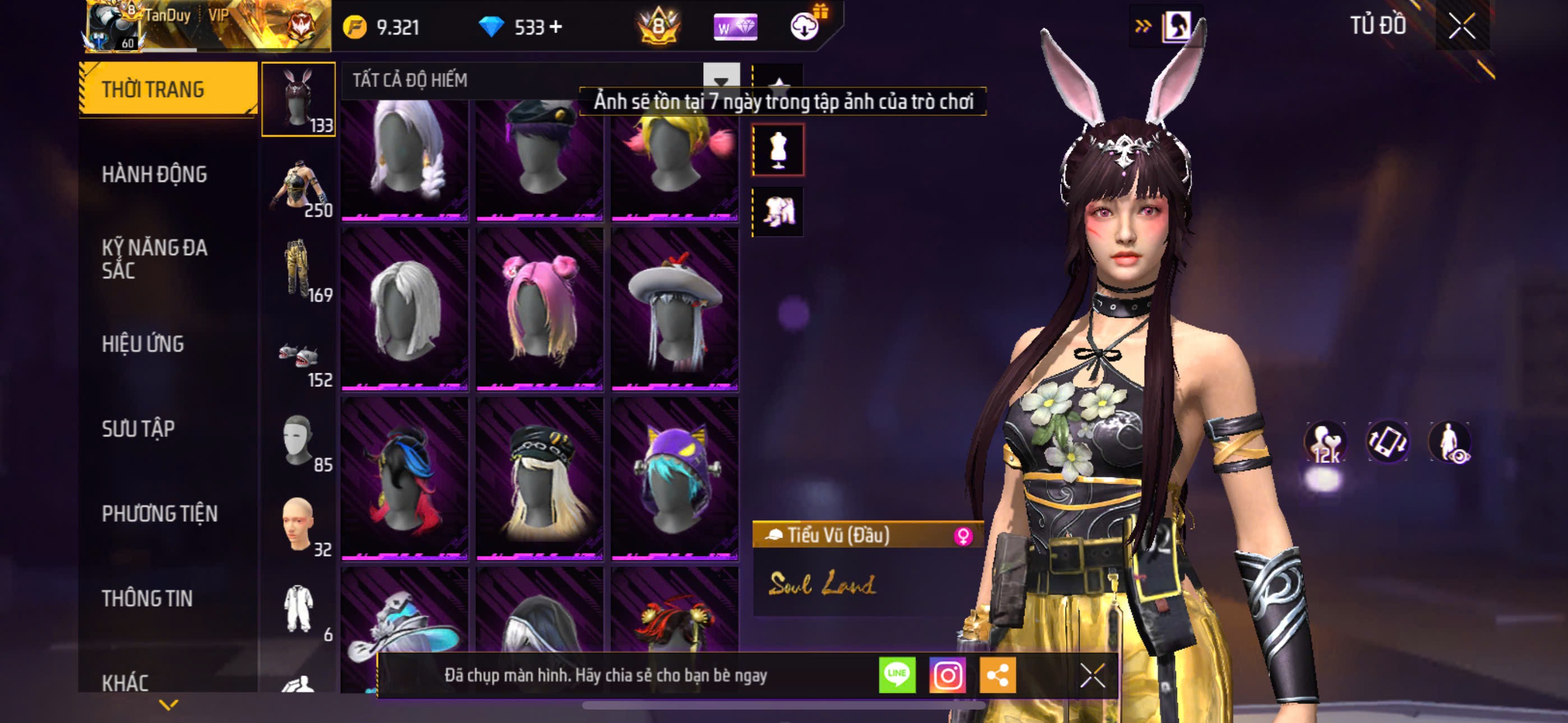
Task: Pick the white hat with silver hair
Action: click(675, 308)
